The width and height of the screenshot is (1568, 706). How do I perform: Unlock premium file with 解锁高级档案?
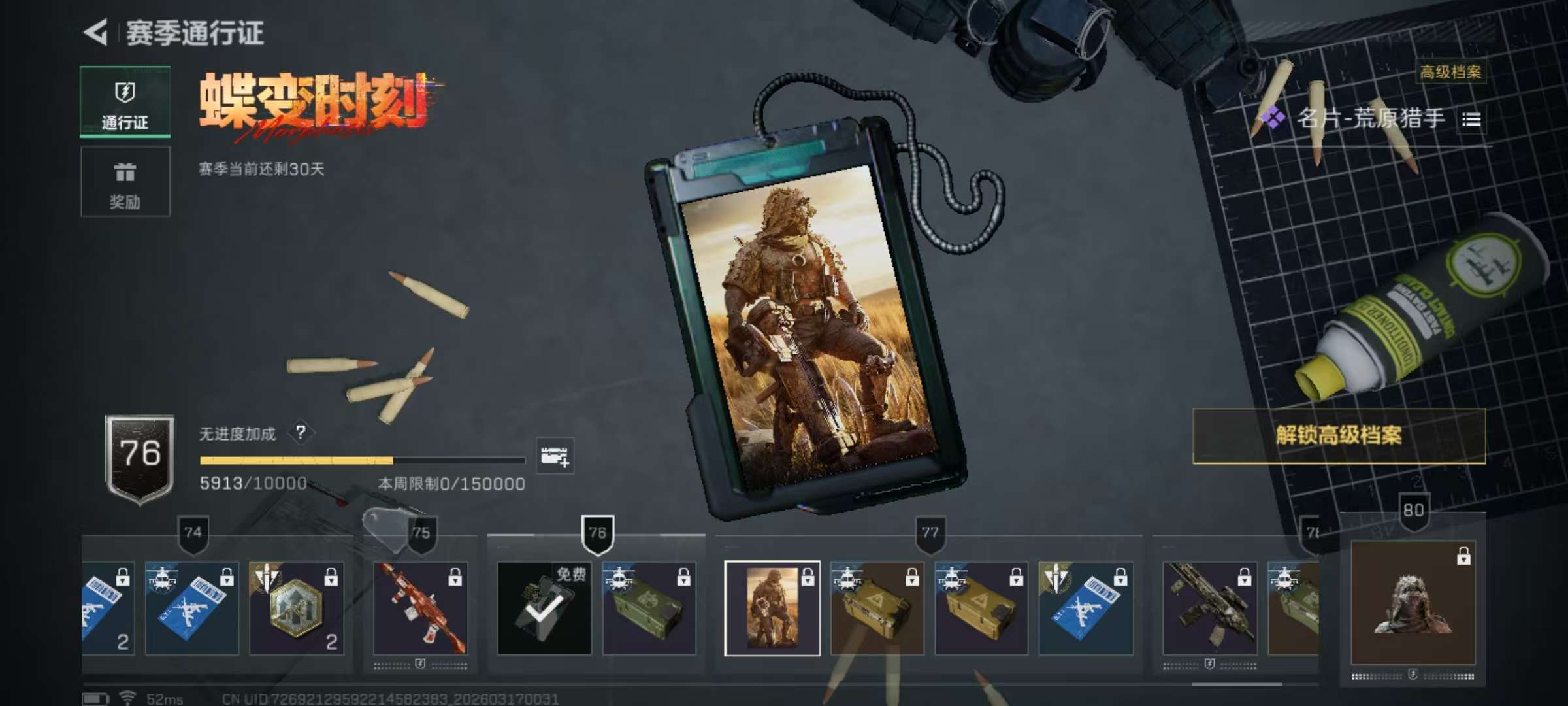[1339, 436]
